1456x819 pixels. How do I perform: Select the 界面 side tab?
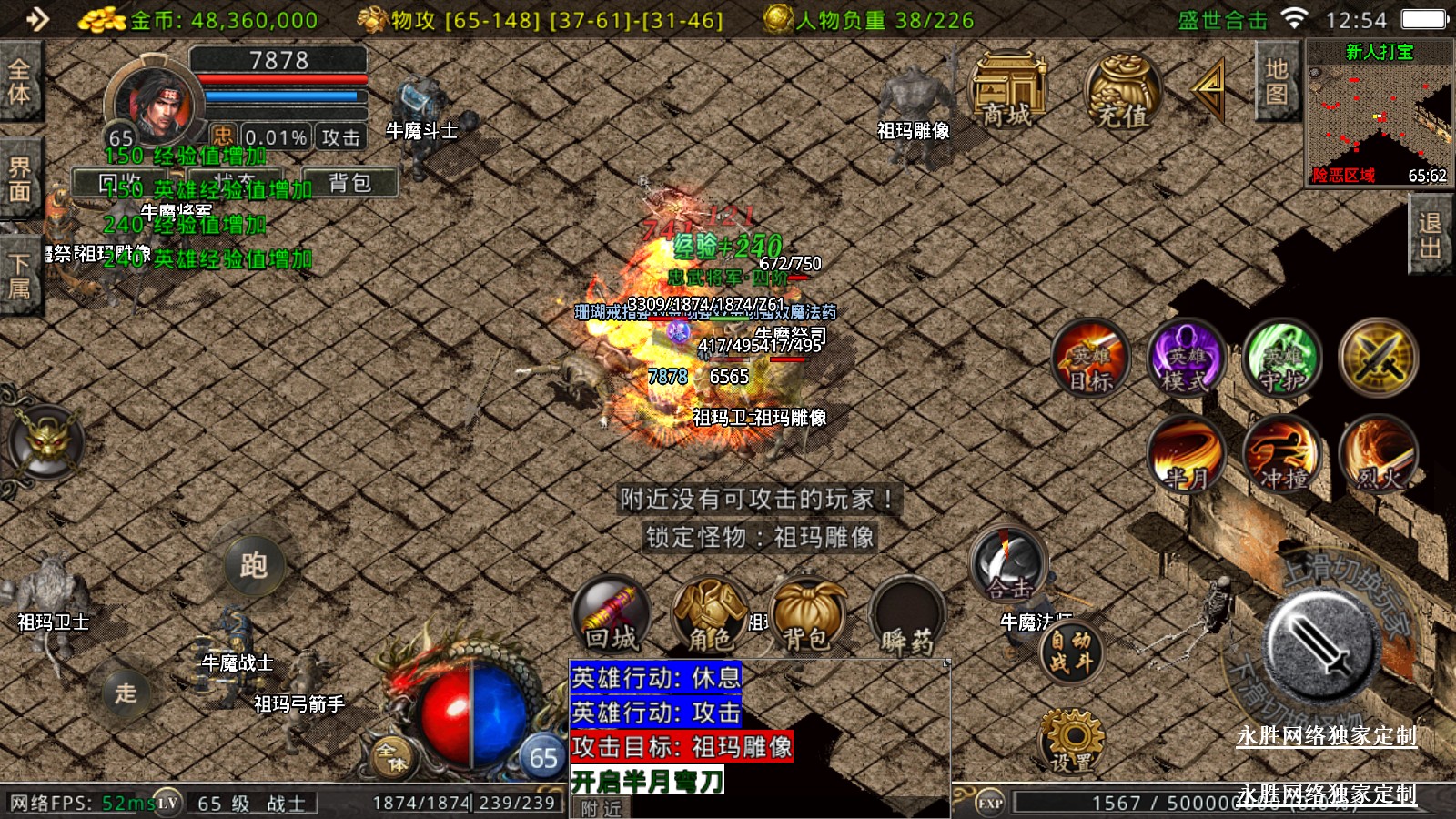(x=19, y=178)
